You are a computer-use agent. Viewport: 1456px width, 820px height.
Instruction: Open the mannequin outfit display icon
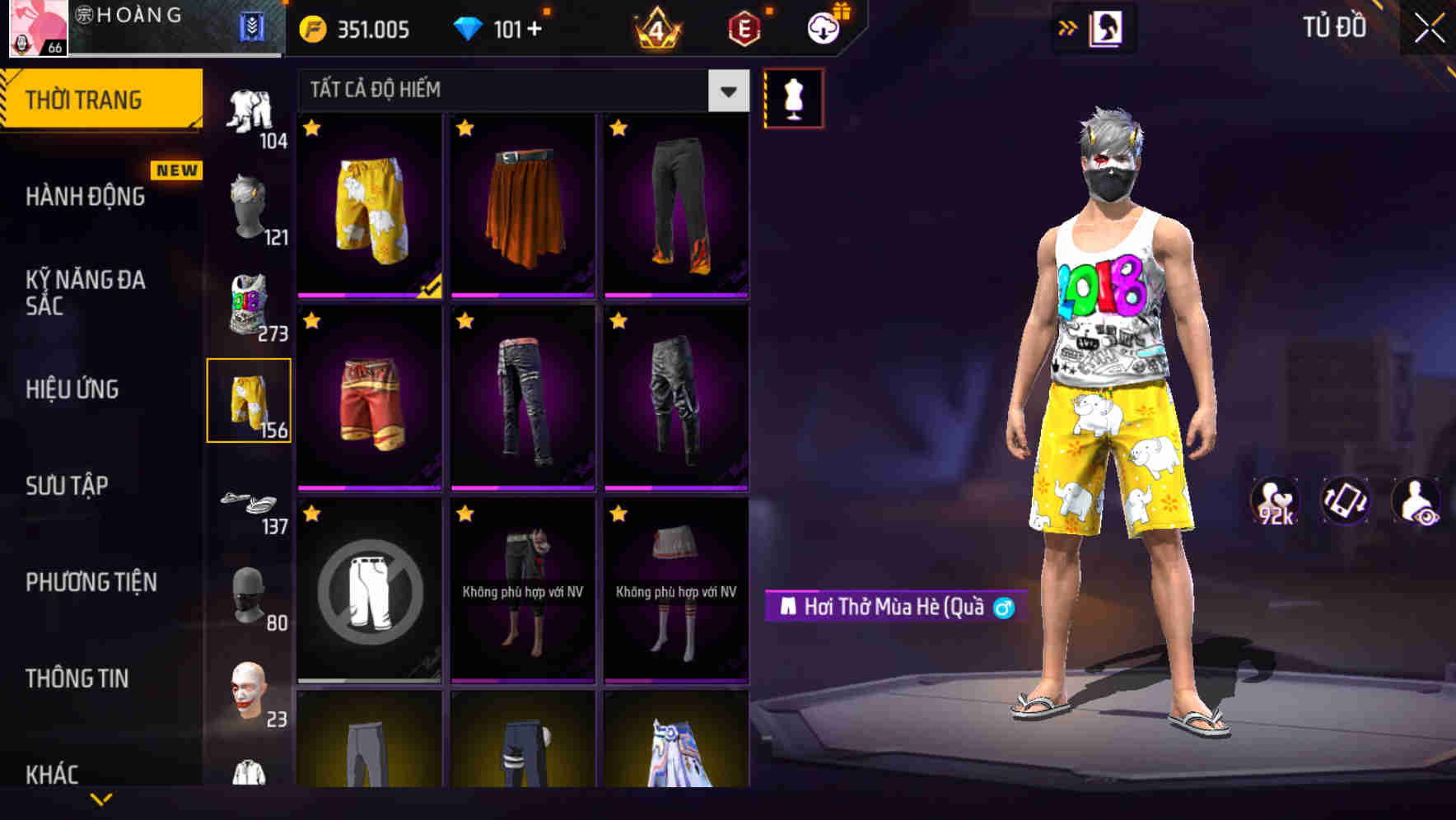(793, 96)
